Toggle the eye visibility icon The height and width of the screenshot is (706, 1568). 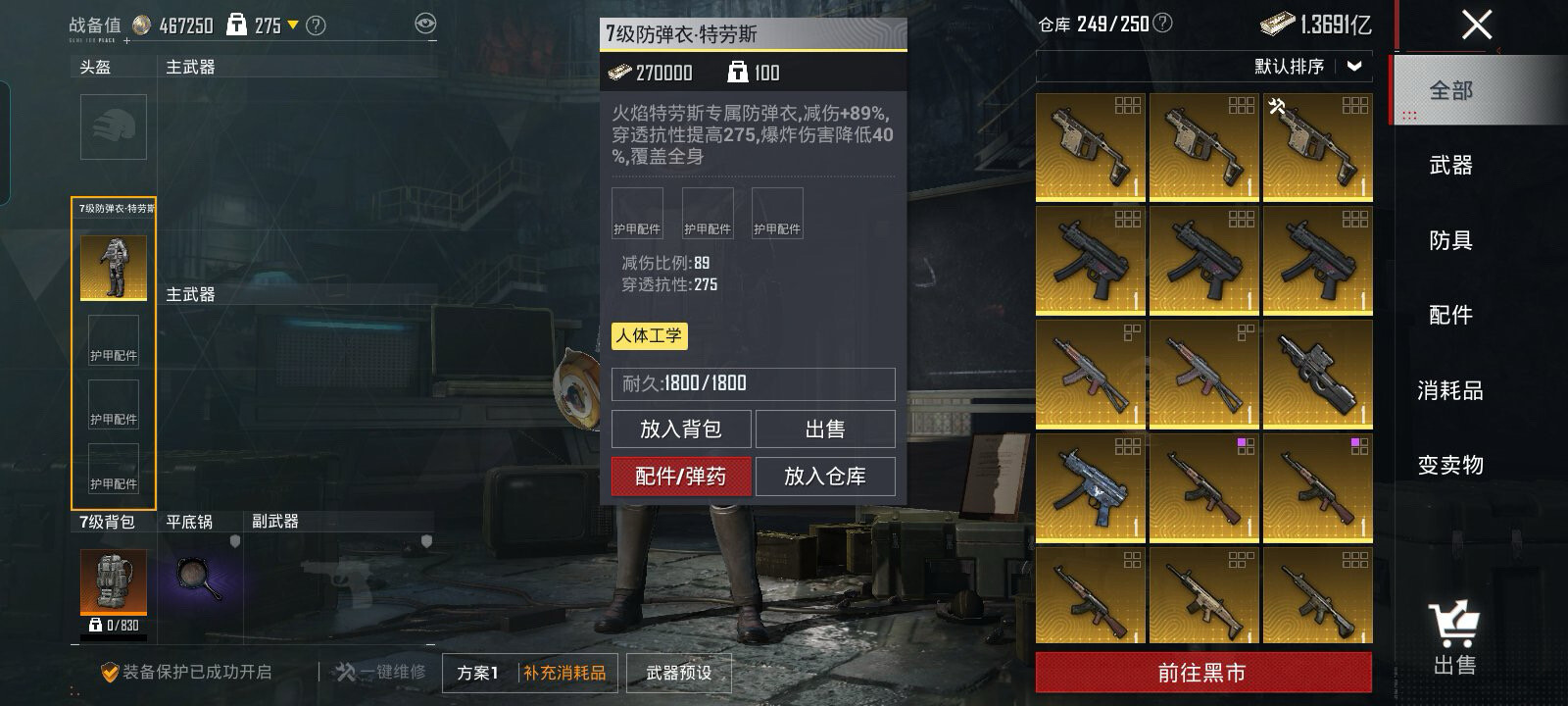tap(425, 25)
